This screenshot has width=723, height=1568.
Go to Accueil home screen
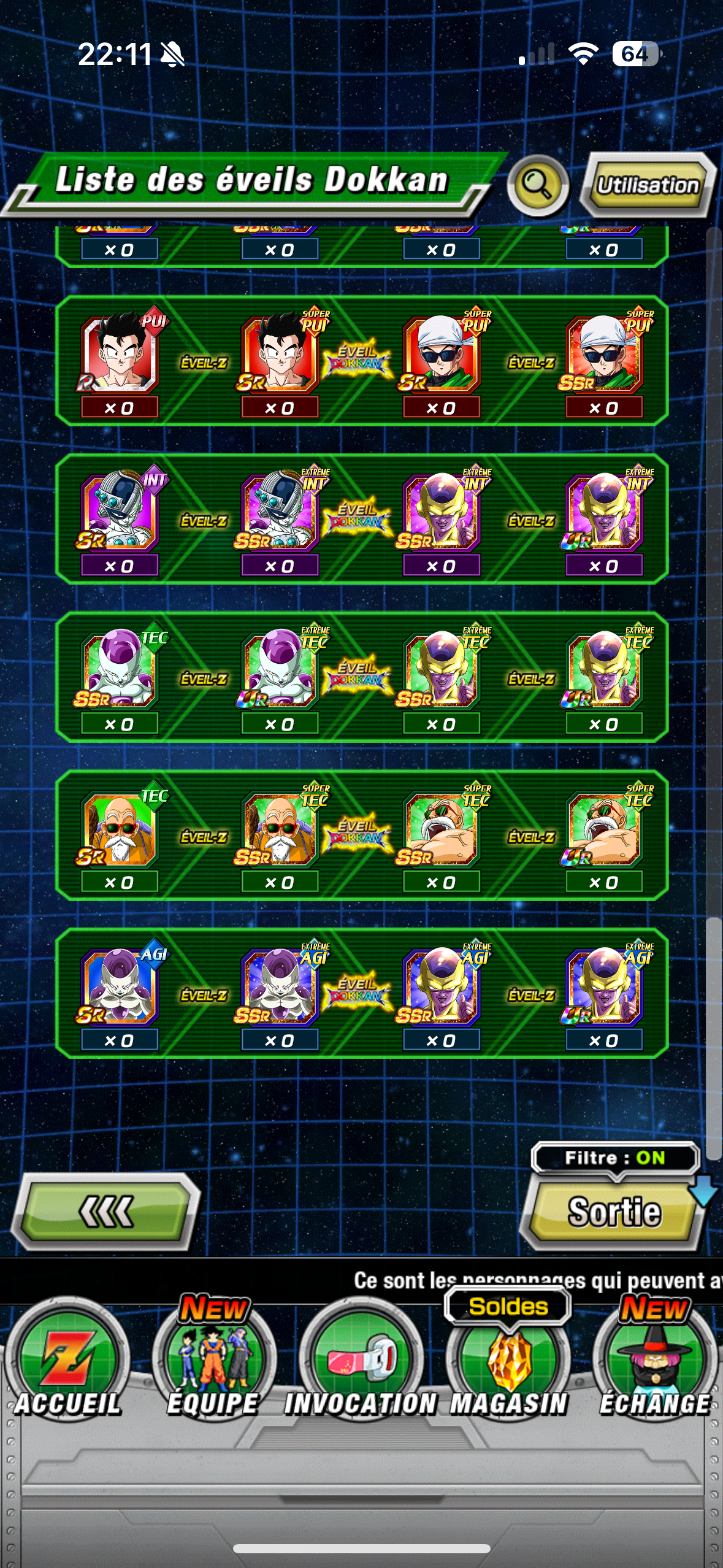click(67, 1366)
